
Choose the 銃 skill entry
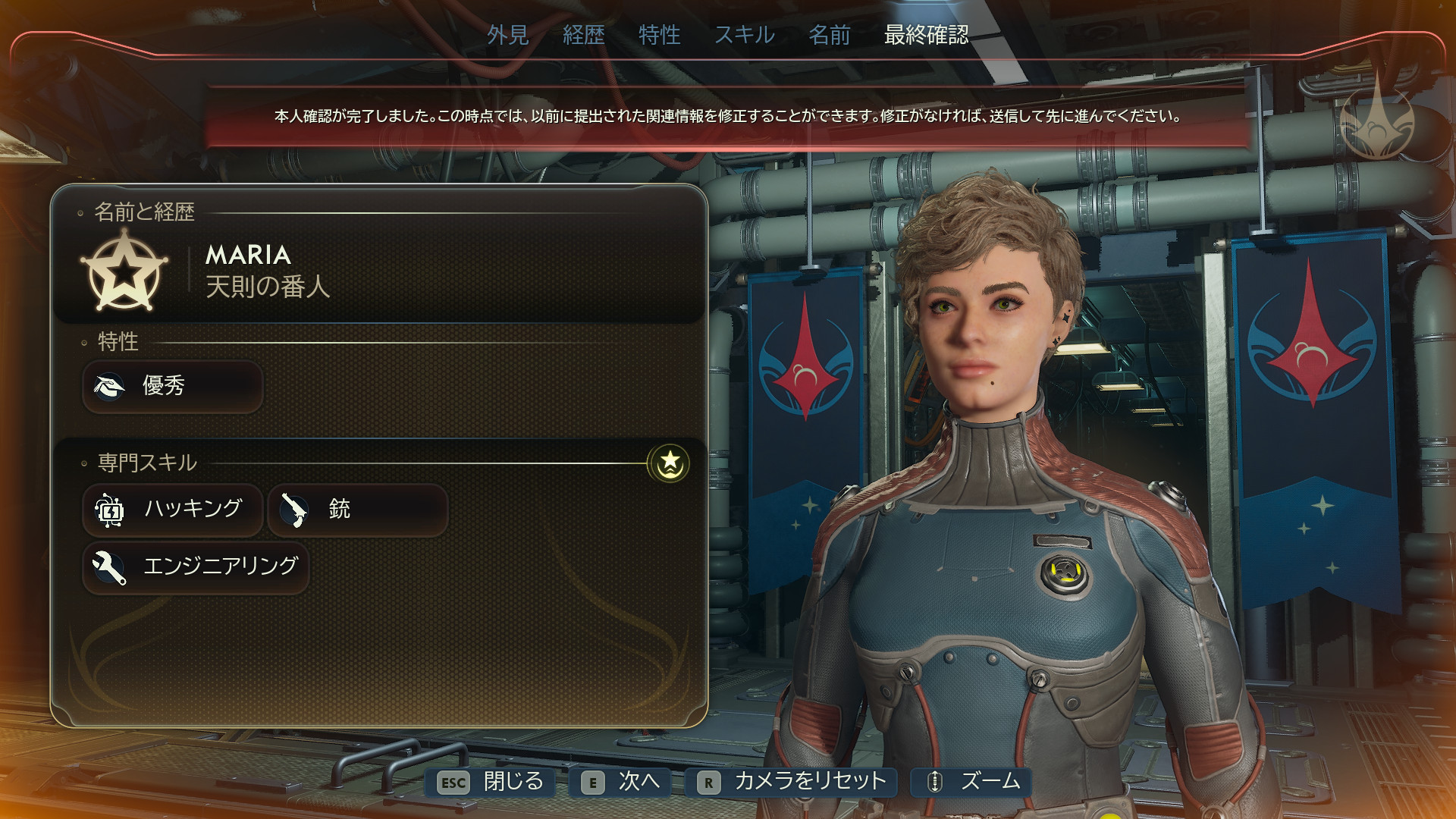pyautogui.click(x=357, y=509)
